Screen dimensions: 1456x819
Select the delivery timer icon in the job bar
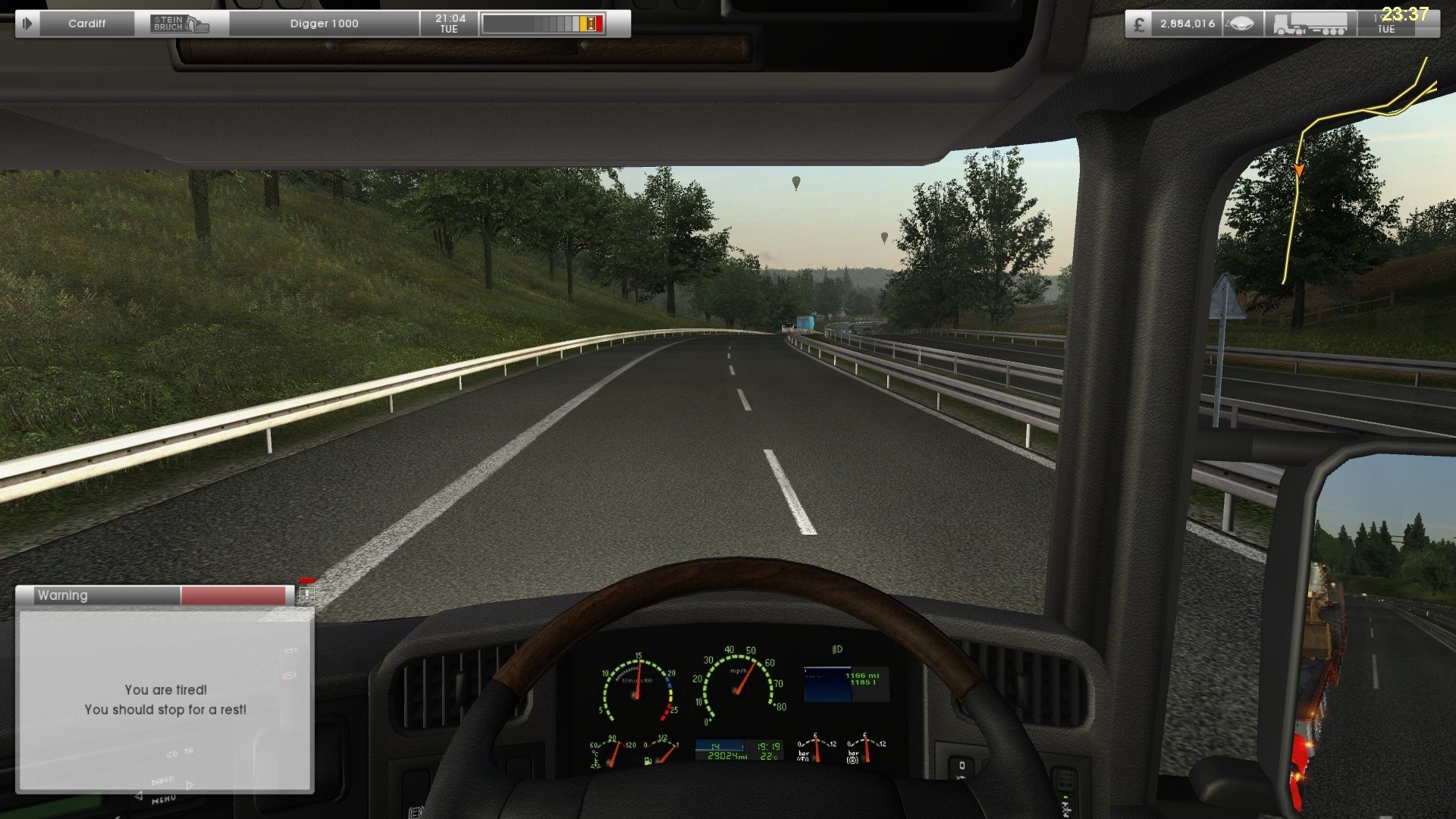click(588, 23)
